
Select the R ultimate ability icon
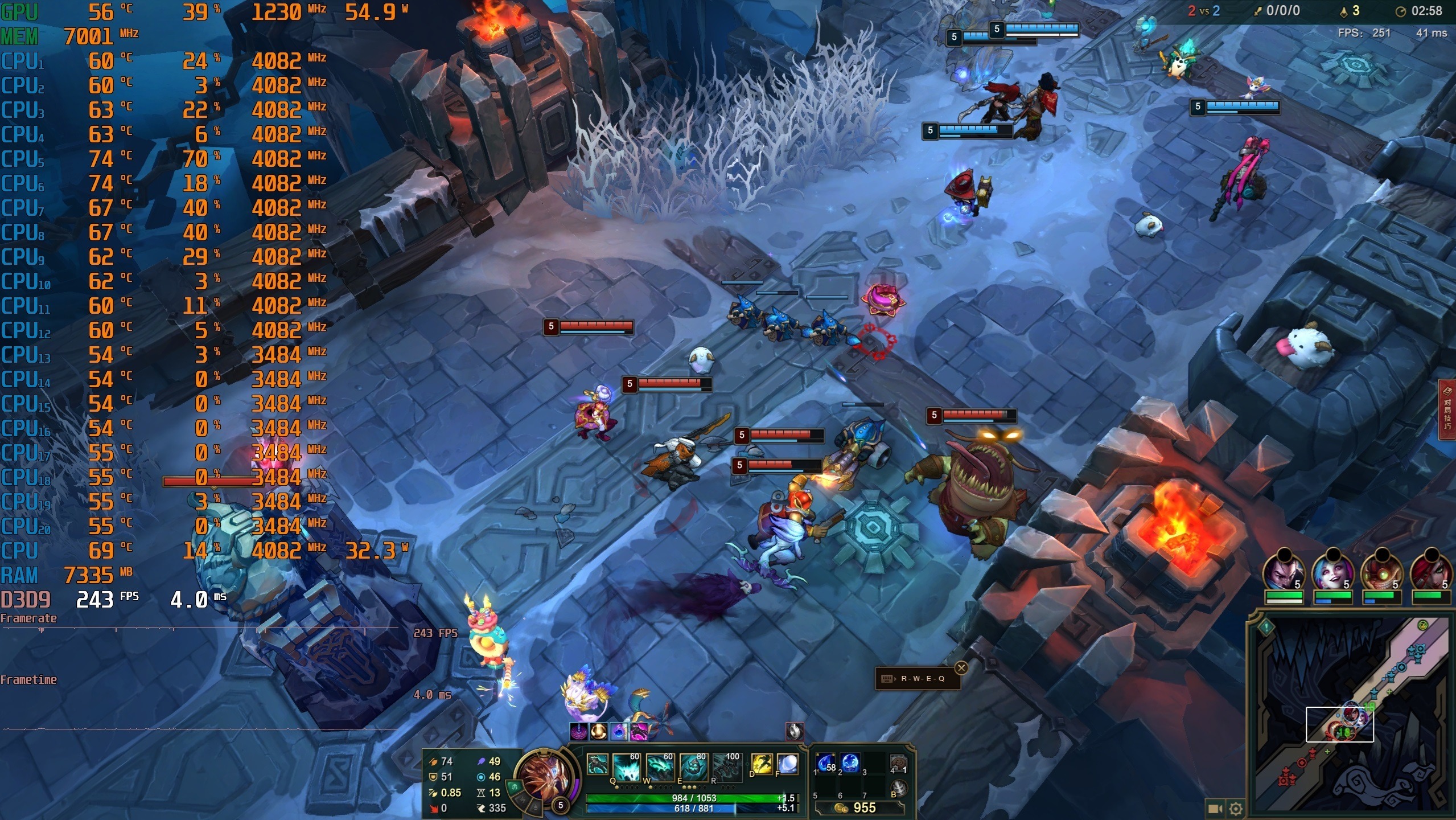coord(727,767)
